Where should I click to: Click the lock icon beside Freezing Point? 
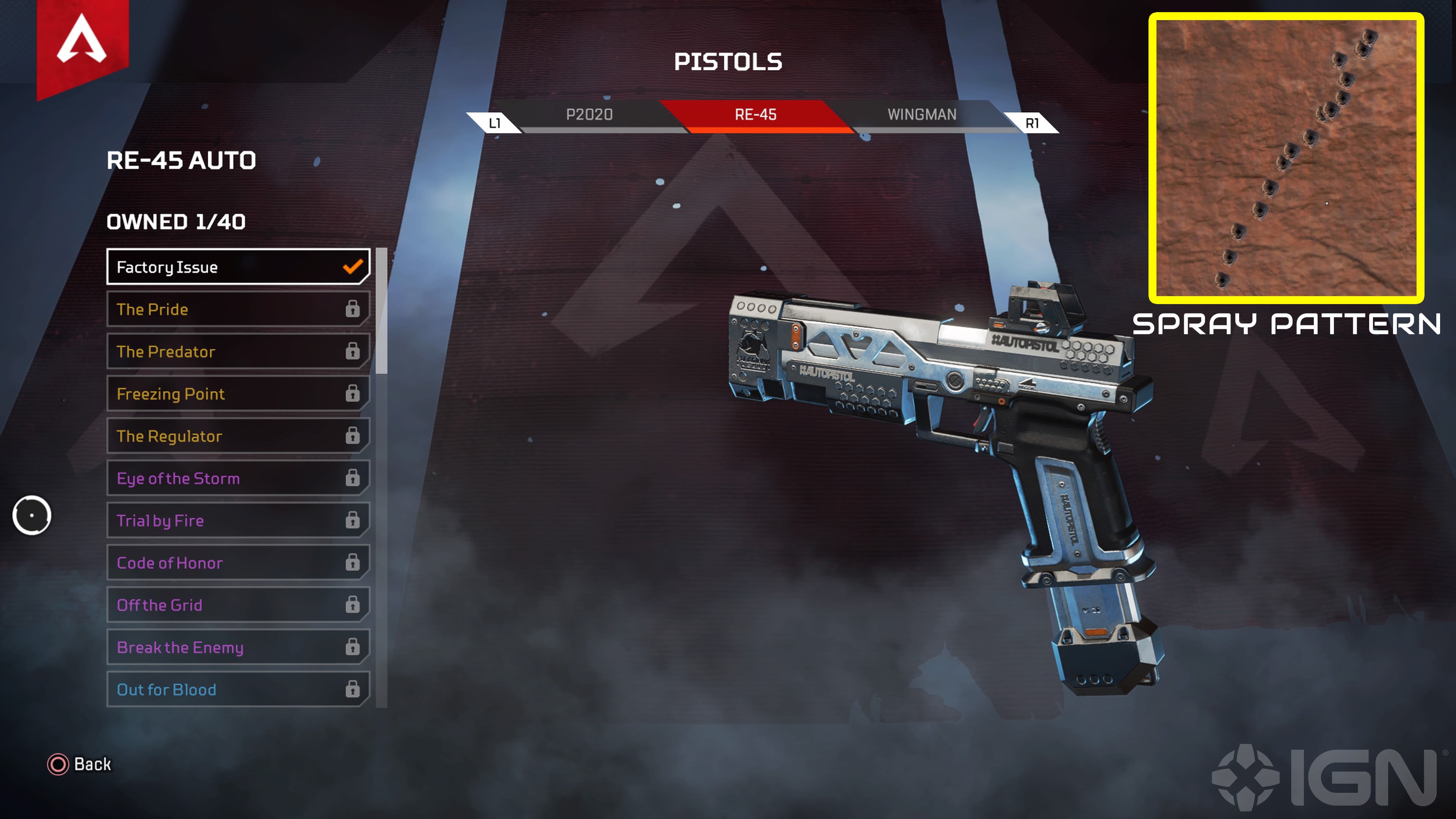353,394
